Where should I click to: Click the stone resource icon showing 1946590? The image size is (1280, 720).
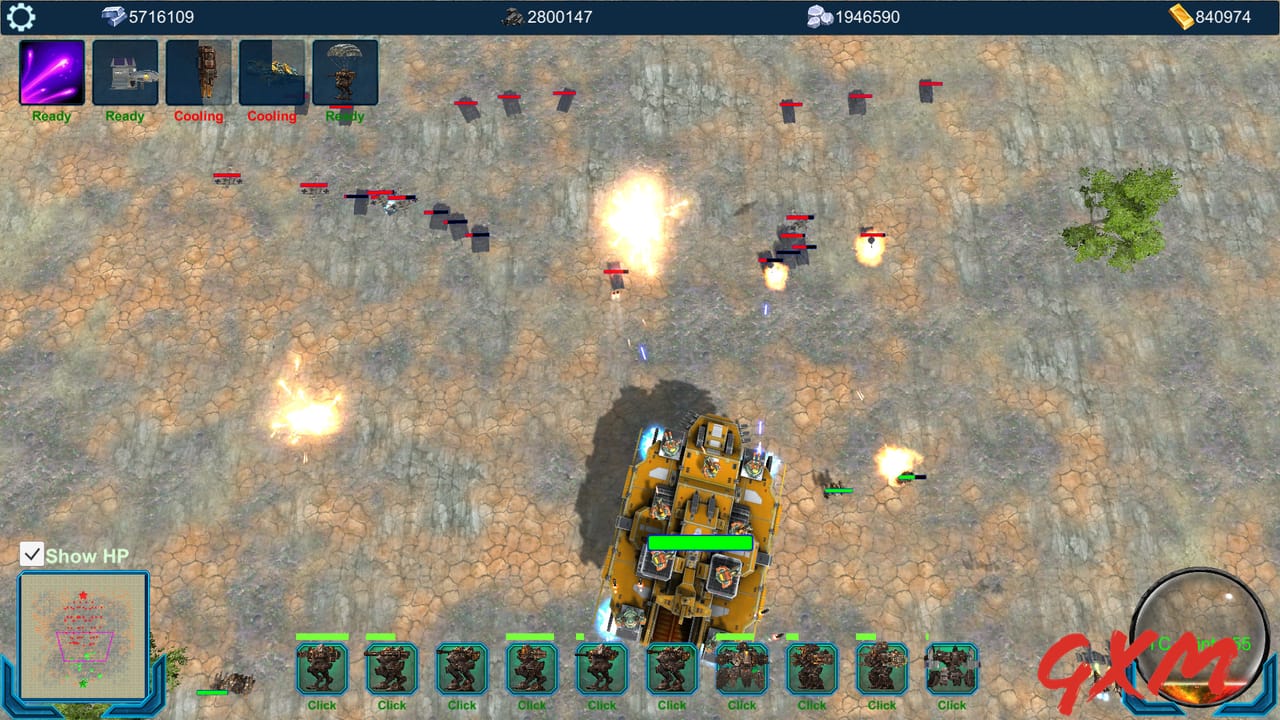819,16
